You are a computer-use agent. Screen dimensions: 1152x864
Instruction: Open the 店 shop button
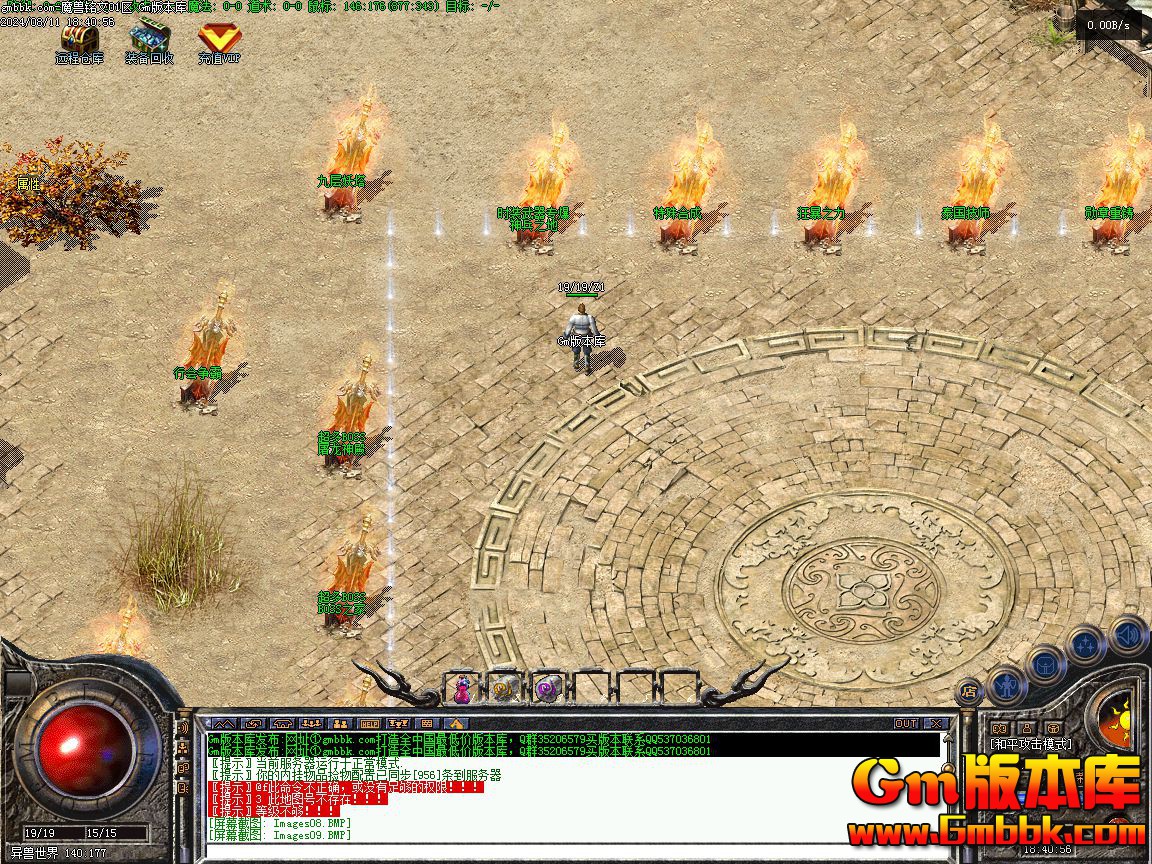pos(969,690)
